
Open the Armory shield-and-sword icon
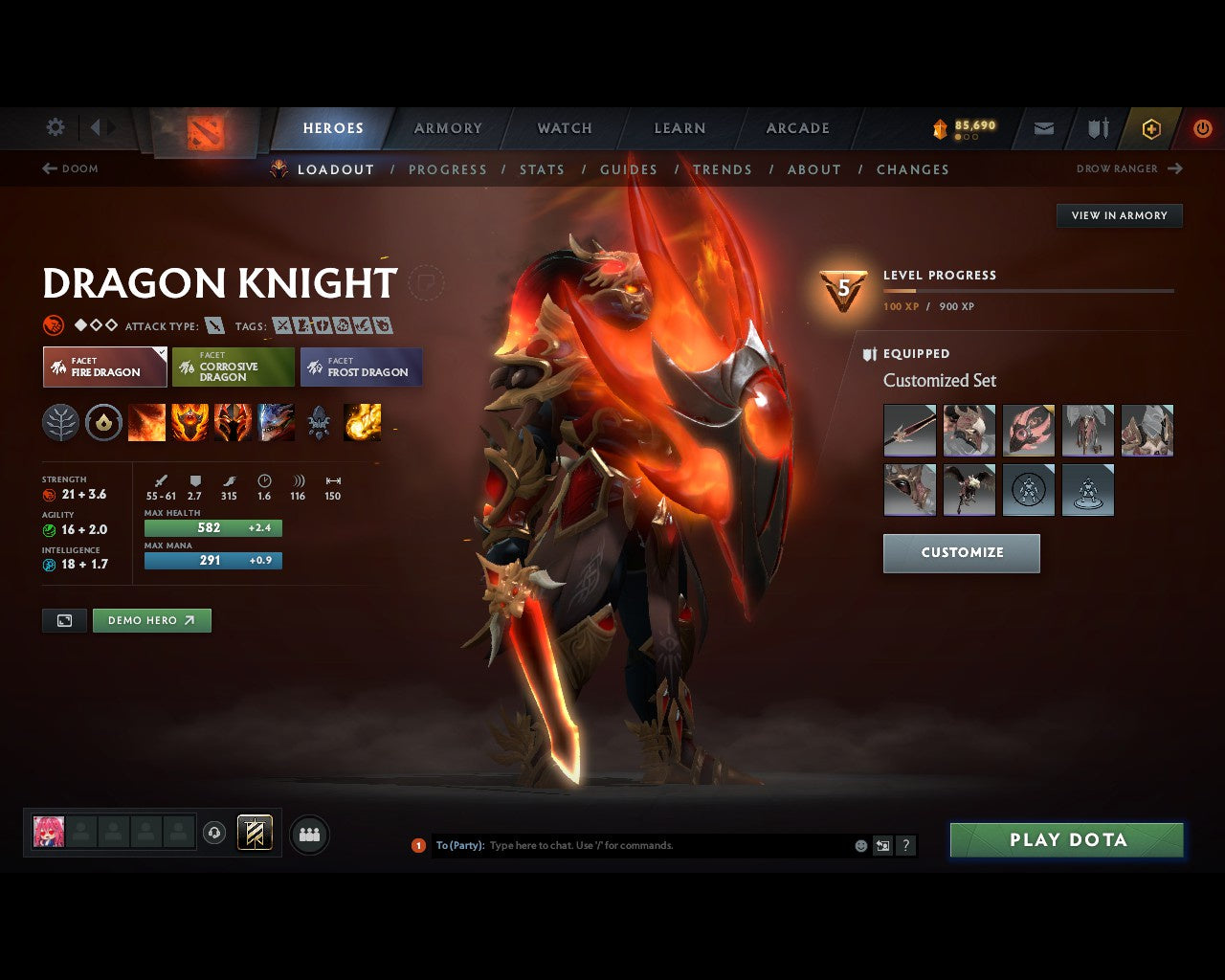pyautogui.click(x=1097, y=128)
